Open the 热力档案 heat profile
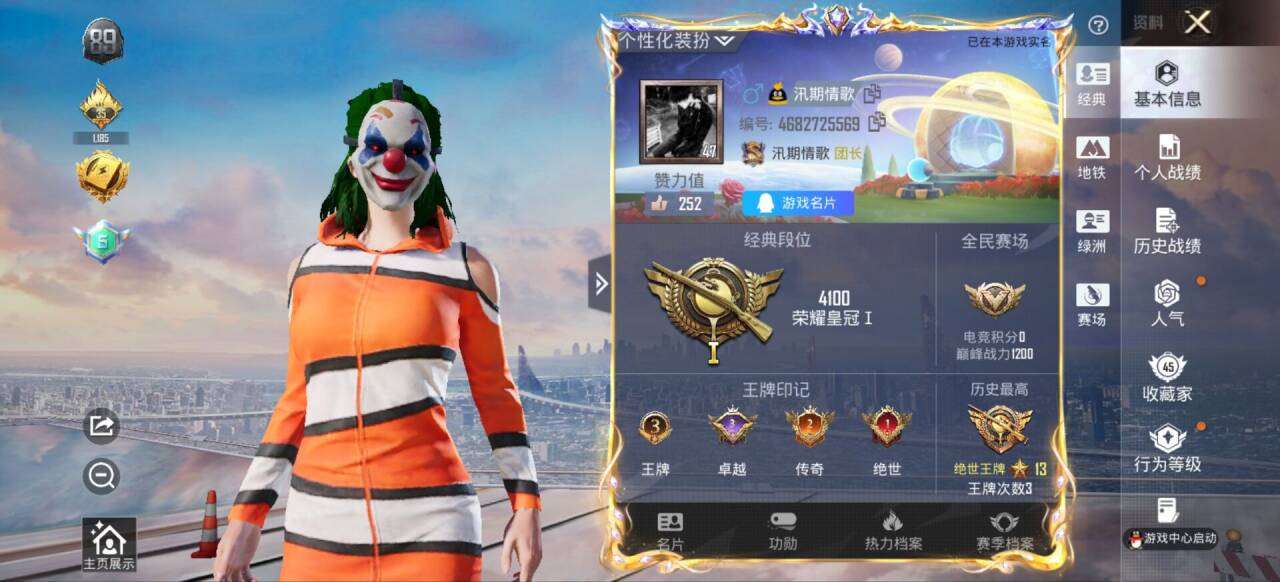The image size is (1280, 582). 893,531
